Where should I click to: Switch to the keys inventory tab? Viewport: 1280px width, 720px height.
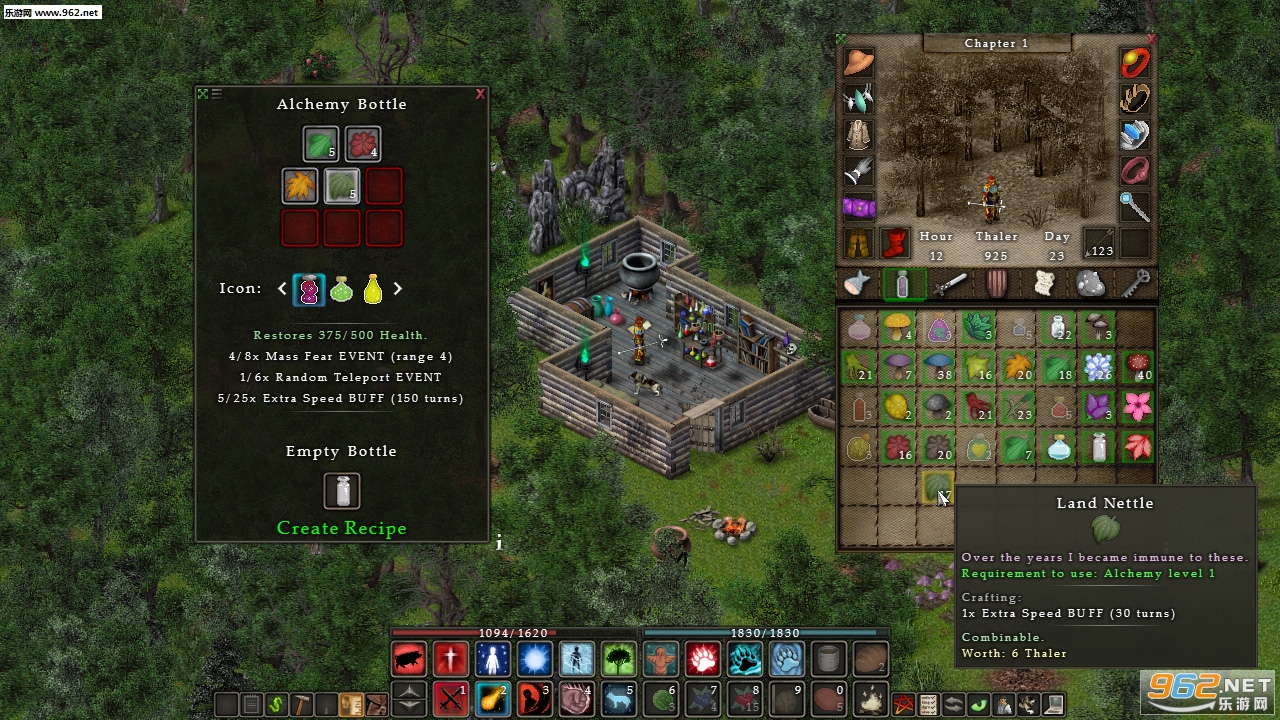pyautogui.click(x=1136, y=284)
